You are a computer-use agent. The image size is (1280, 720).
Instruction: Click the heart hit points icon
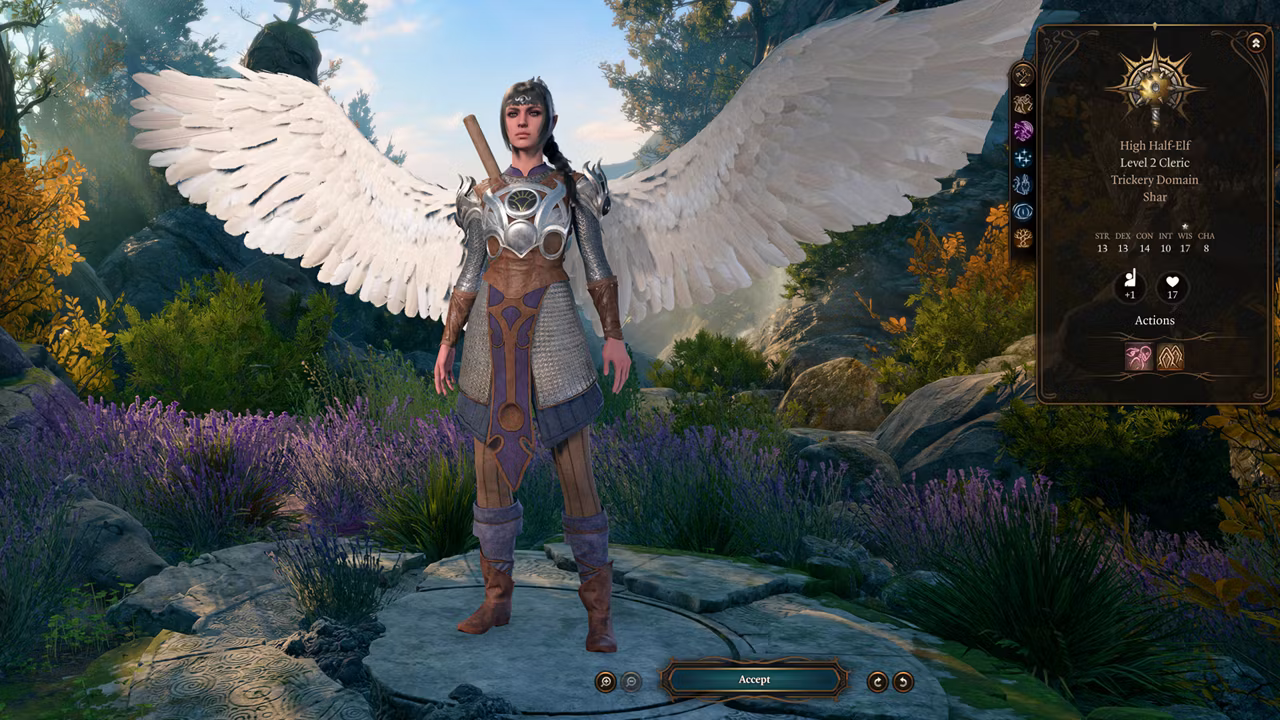pyautogui.click(x=1172, y=286)
